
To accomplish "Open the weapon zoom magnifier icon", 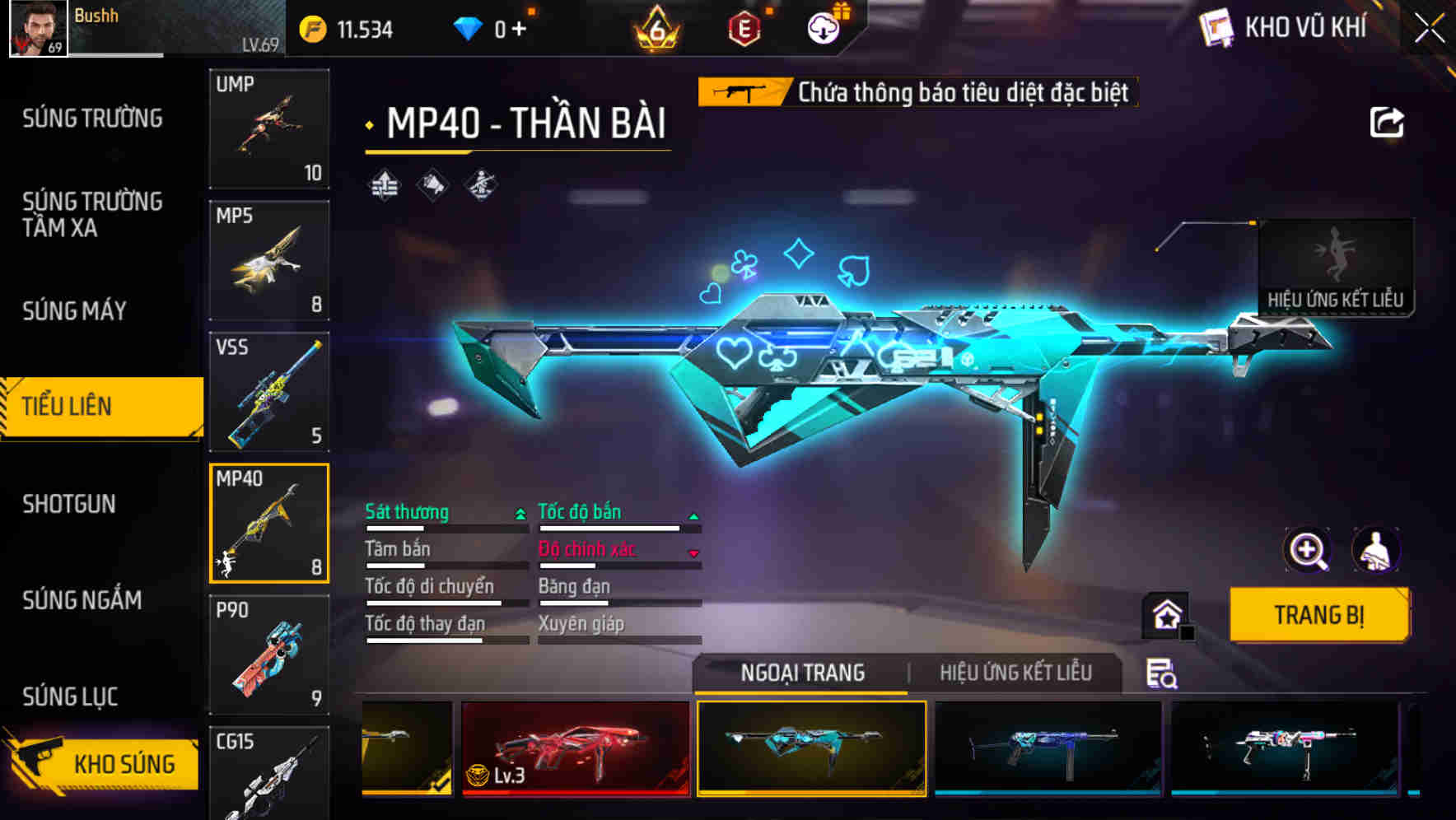I will [1308, 550].
